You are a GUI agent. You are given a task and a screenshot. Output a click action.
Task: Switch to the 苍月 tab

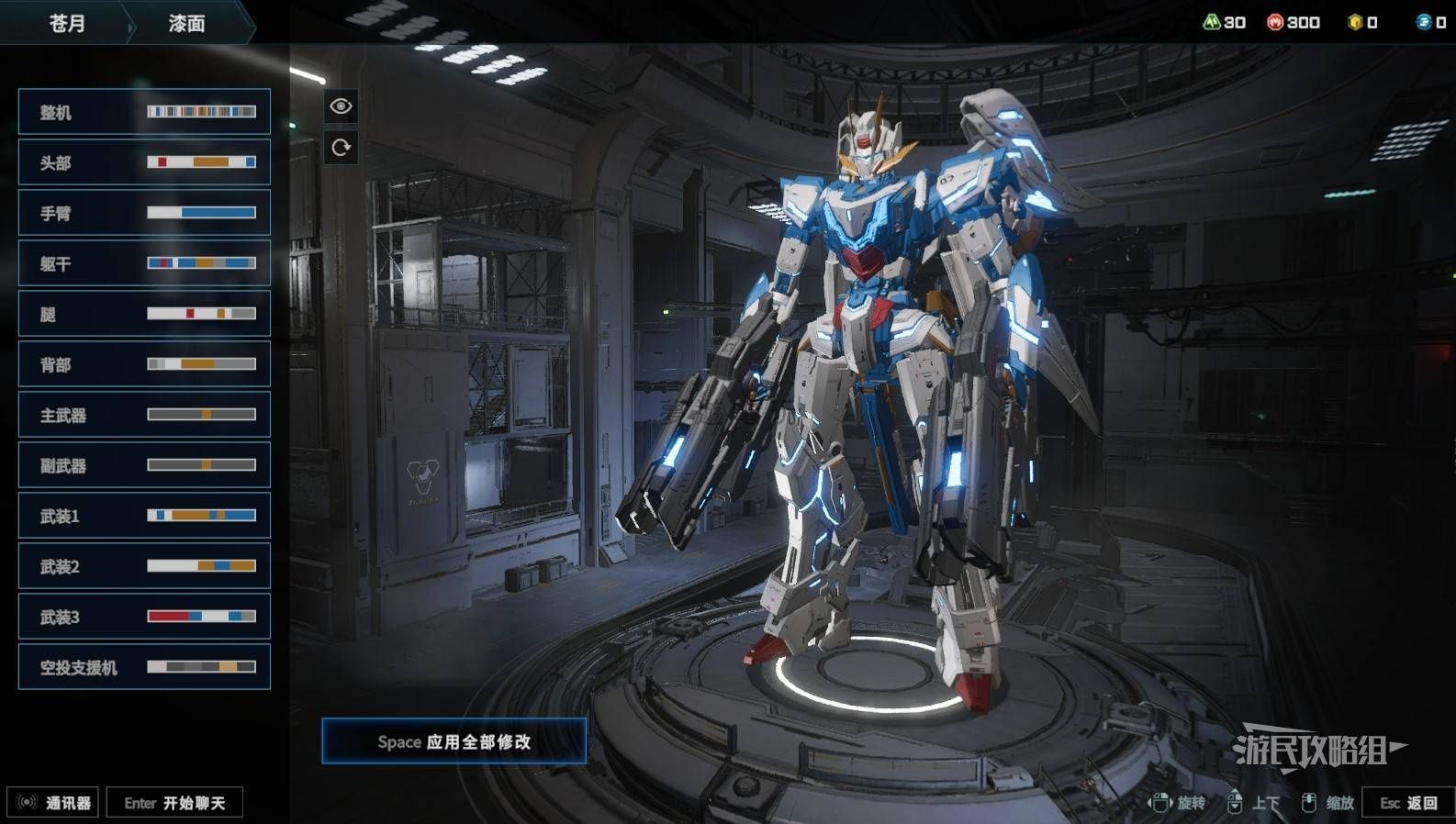tap(66, 23)
